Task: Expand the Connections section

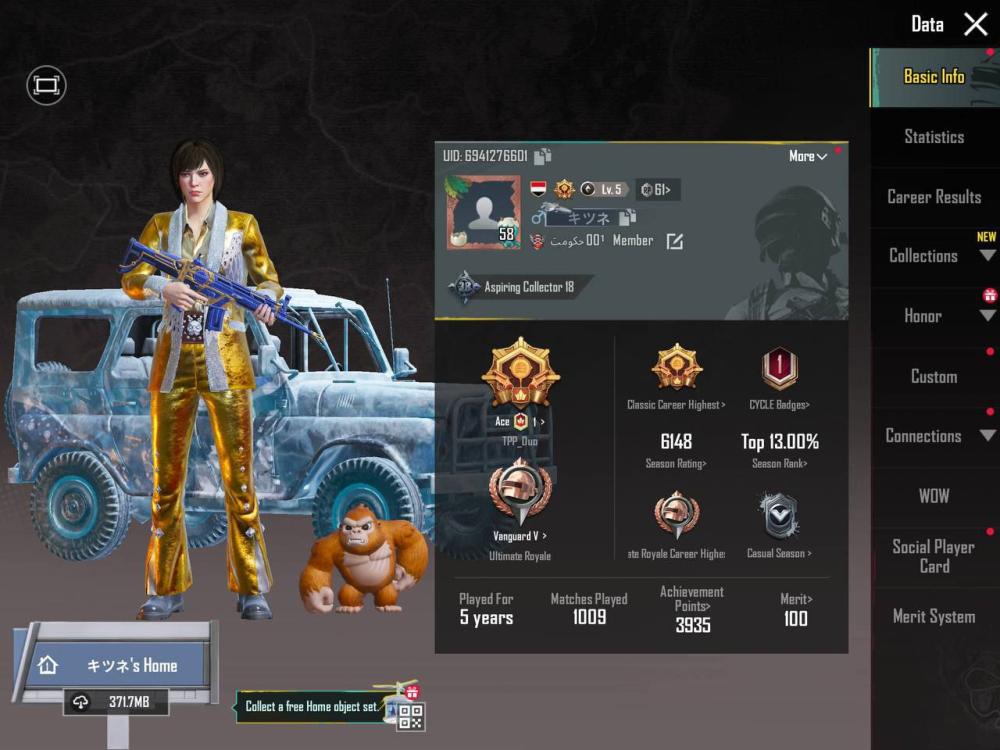Action: 934,436
